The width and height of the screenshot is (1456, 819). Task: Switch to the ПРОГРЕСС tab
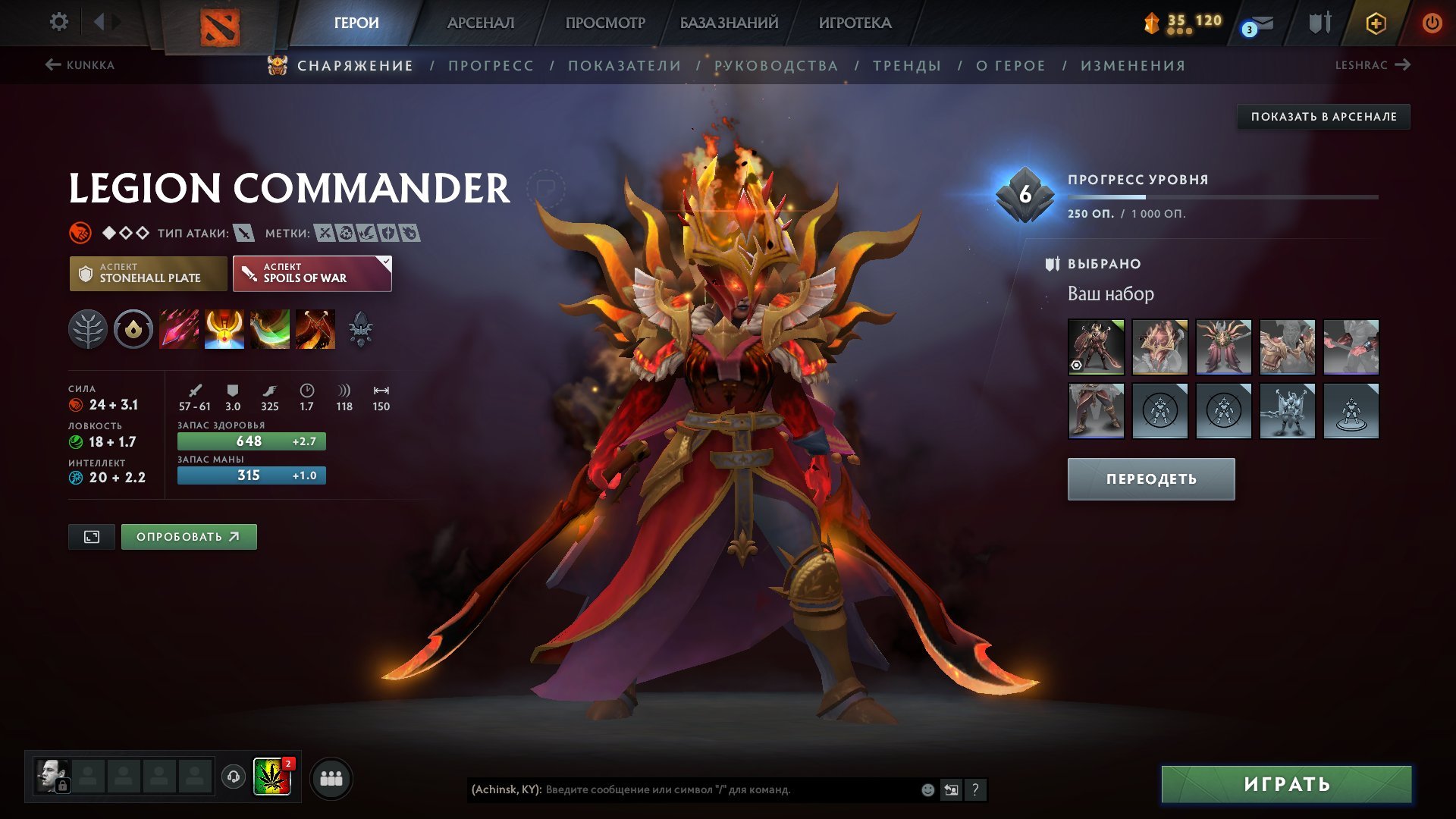[x=490, y=66]
